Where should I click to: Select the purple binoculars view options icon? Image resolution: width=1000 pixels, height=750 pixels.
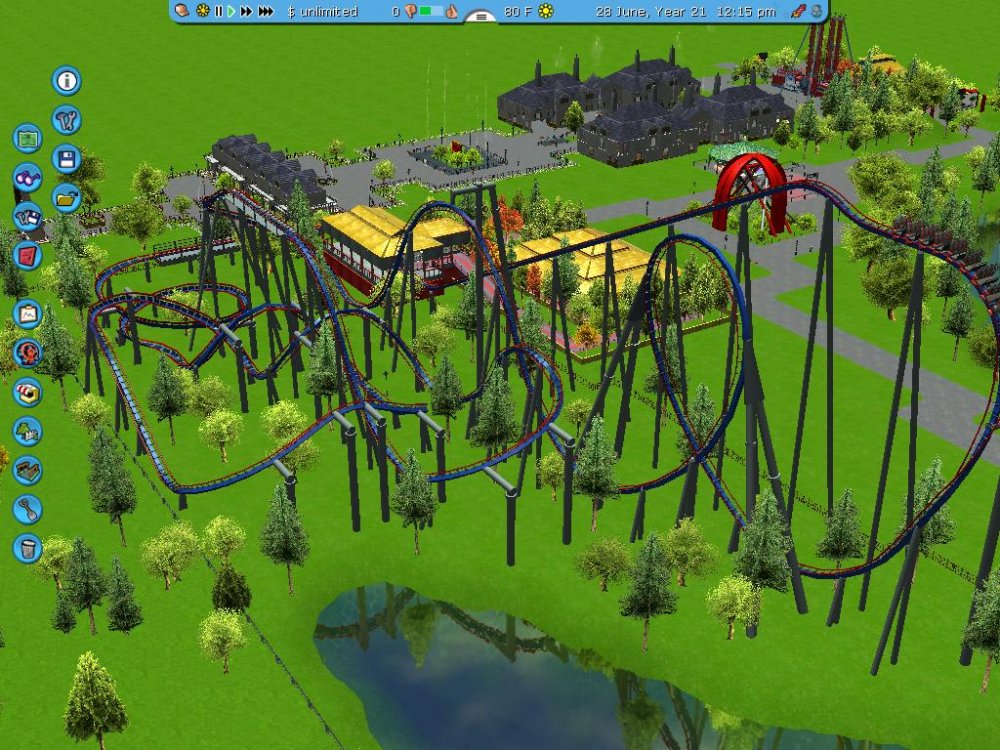pos(27,177)
